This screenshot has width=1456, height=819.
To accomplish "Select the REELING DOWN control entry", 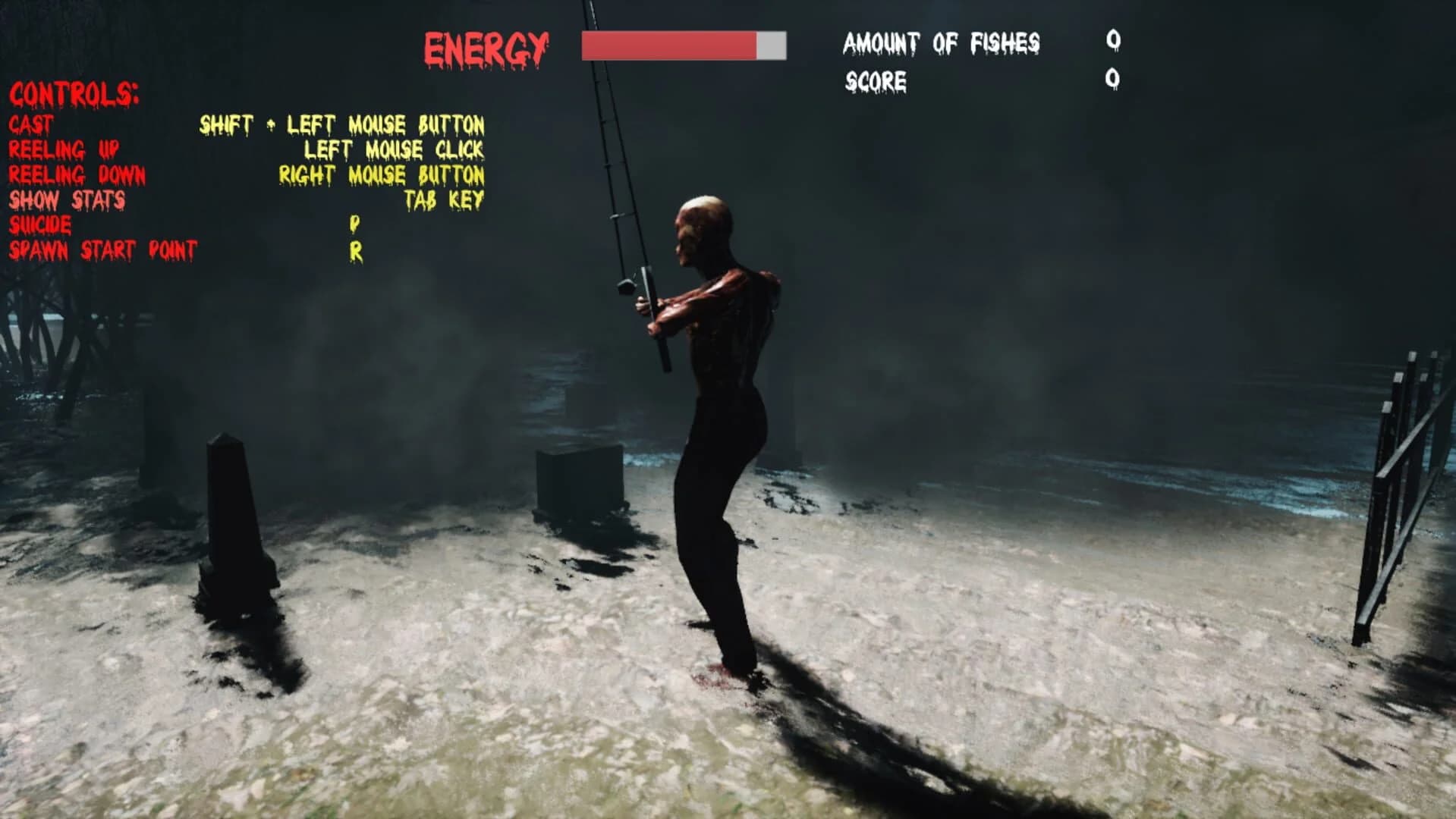I will pos(76,176).
